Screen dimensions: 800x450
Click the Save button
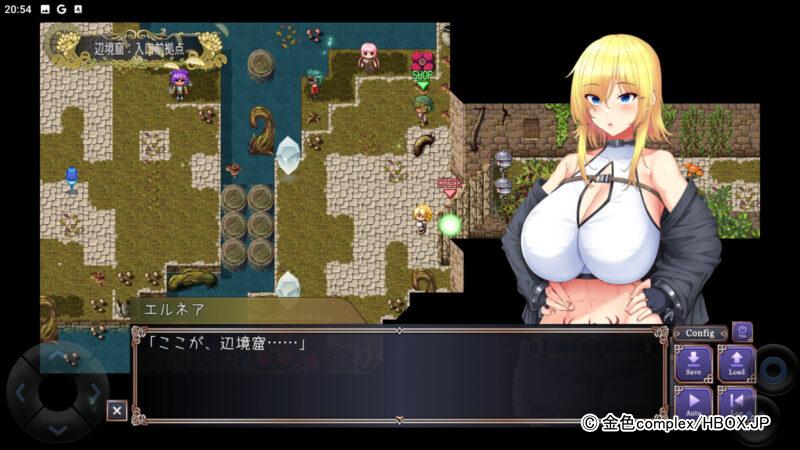(x=693, y=363)
